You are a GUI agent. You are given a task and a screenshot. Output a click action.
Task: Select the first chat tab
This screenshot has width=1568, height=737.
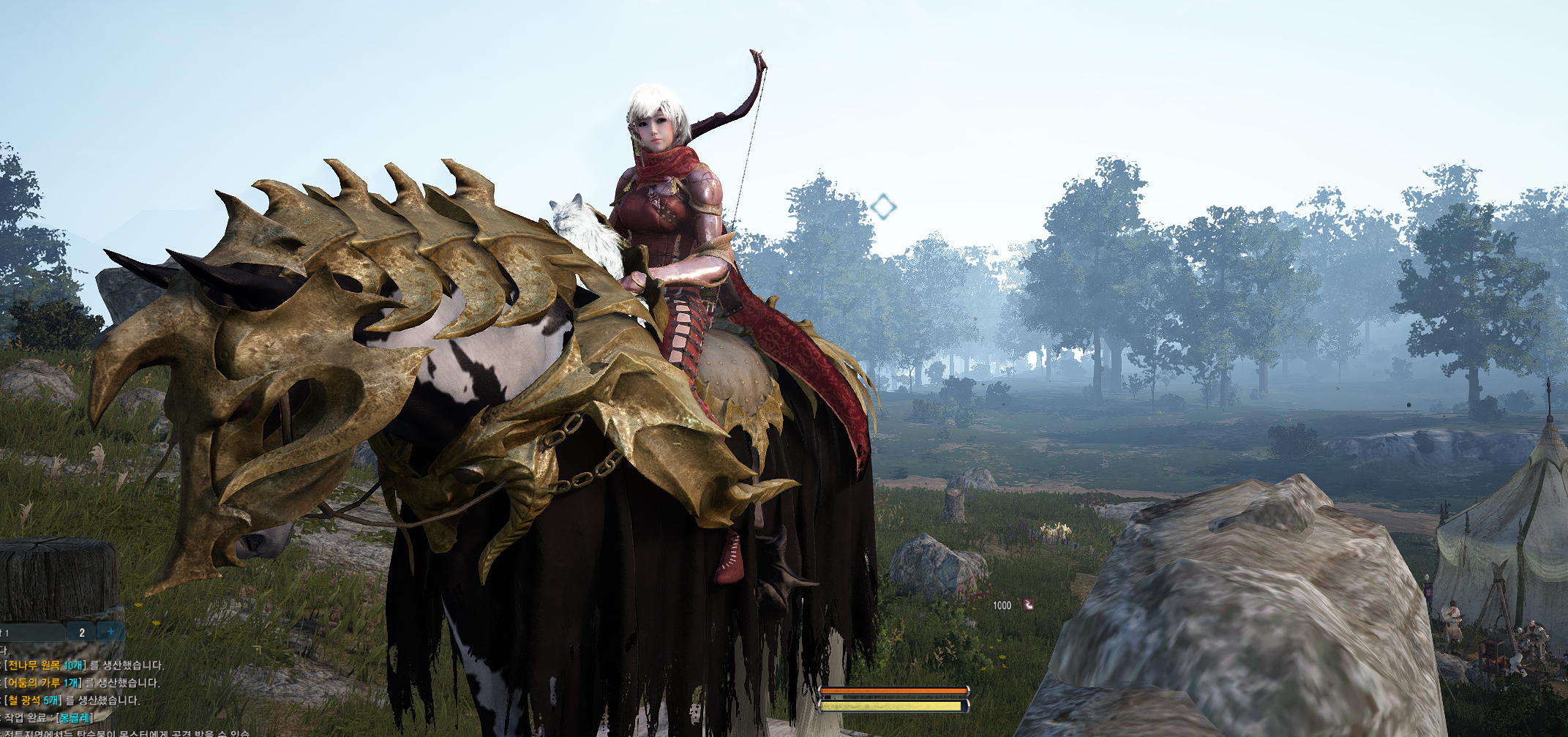[29, 632]
